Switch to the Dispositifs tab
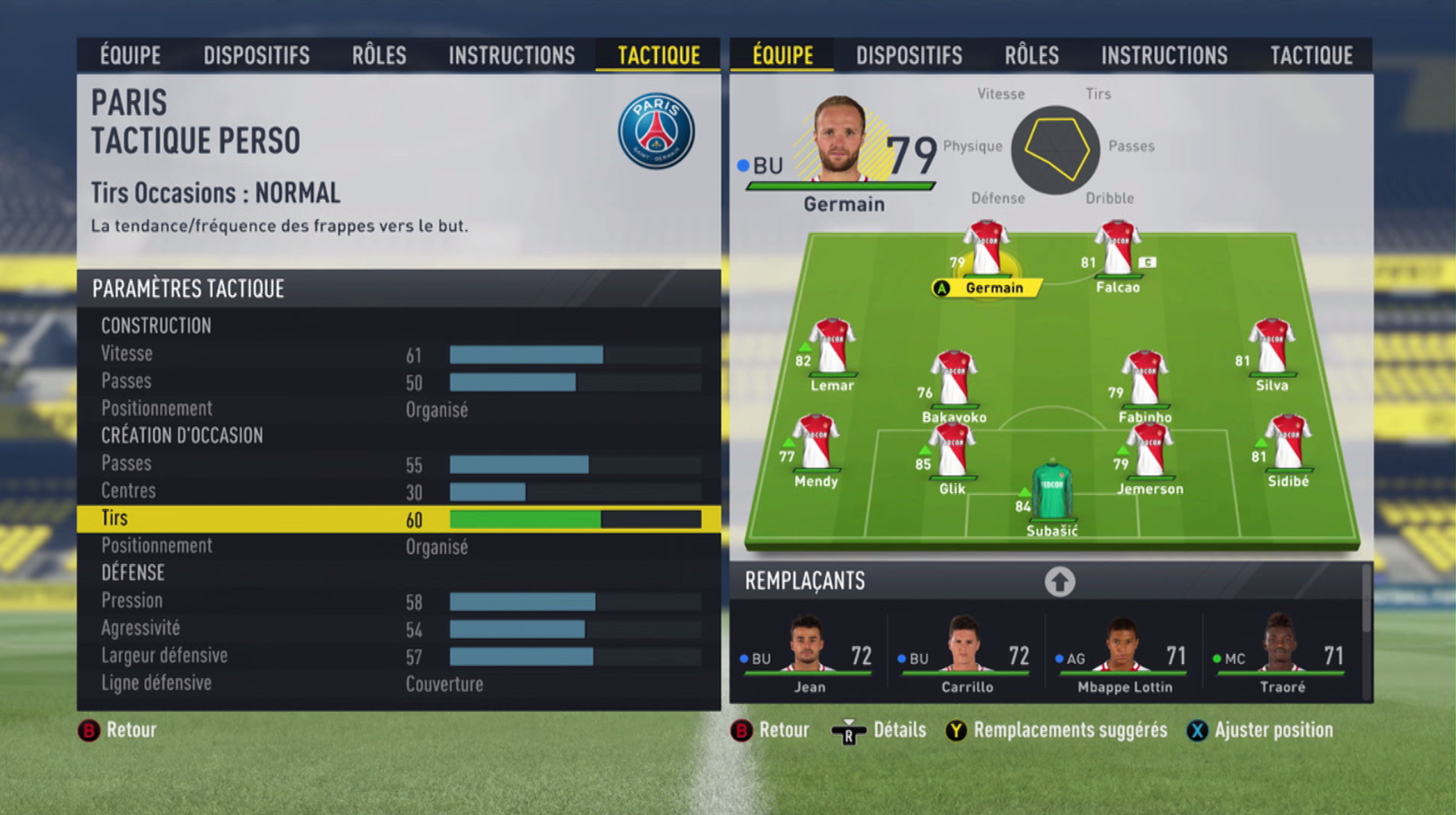1456x815 pixels. coord(258,55)
